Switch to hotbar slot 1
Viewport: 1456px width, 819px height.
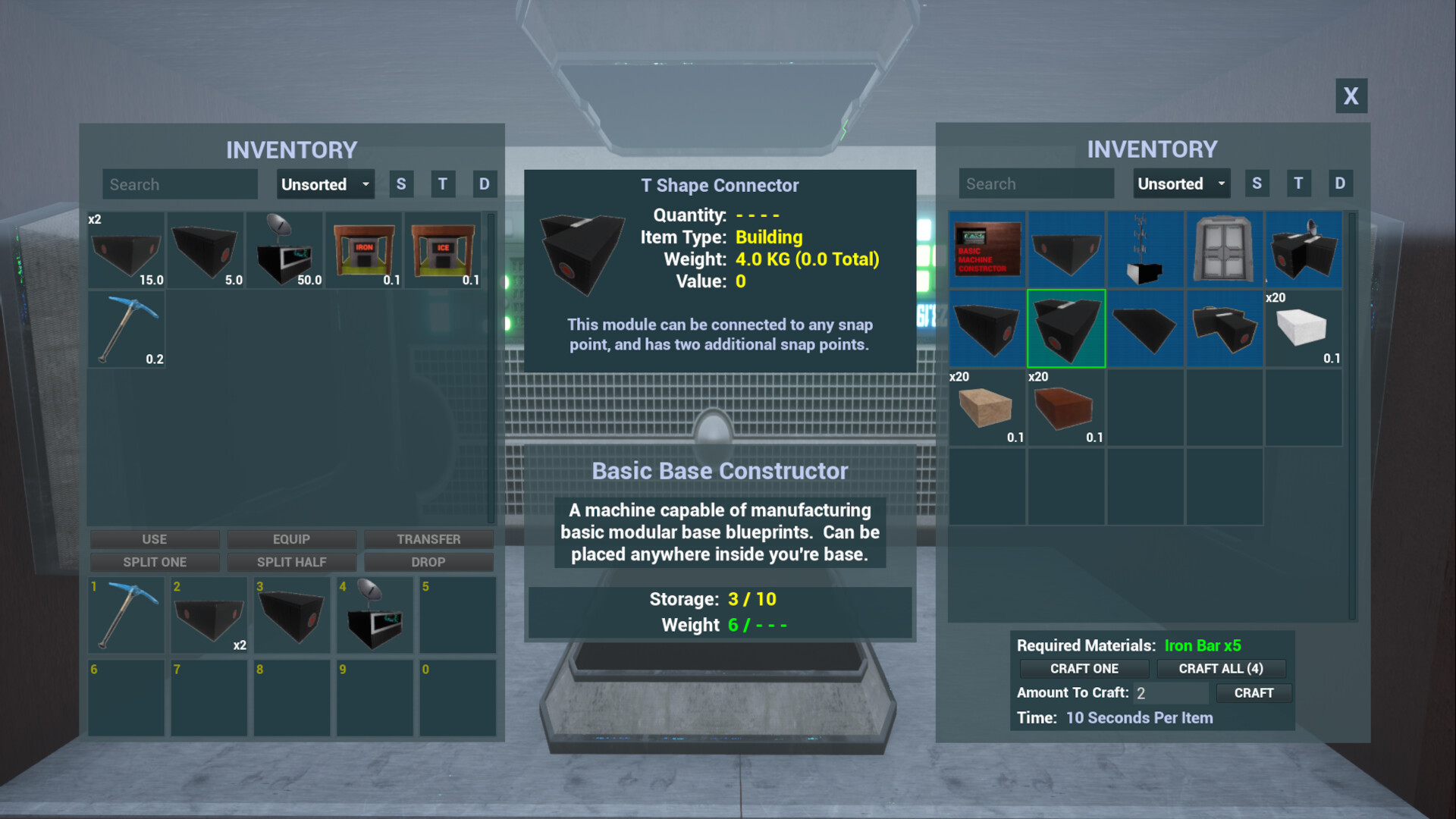tap(126, 614)
